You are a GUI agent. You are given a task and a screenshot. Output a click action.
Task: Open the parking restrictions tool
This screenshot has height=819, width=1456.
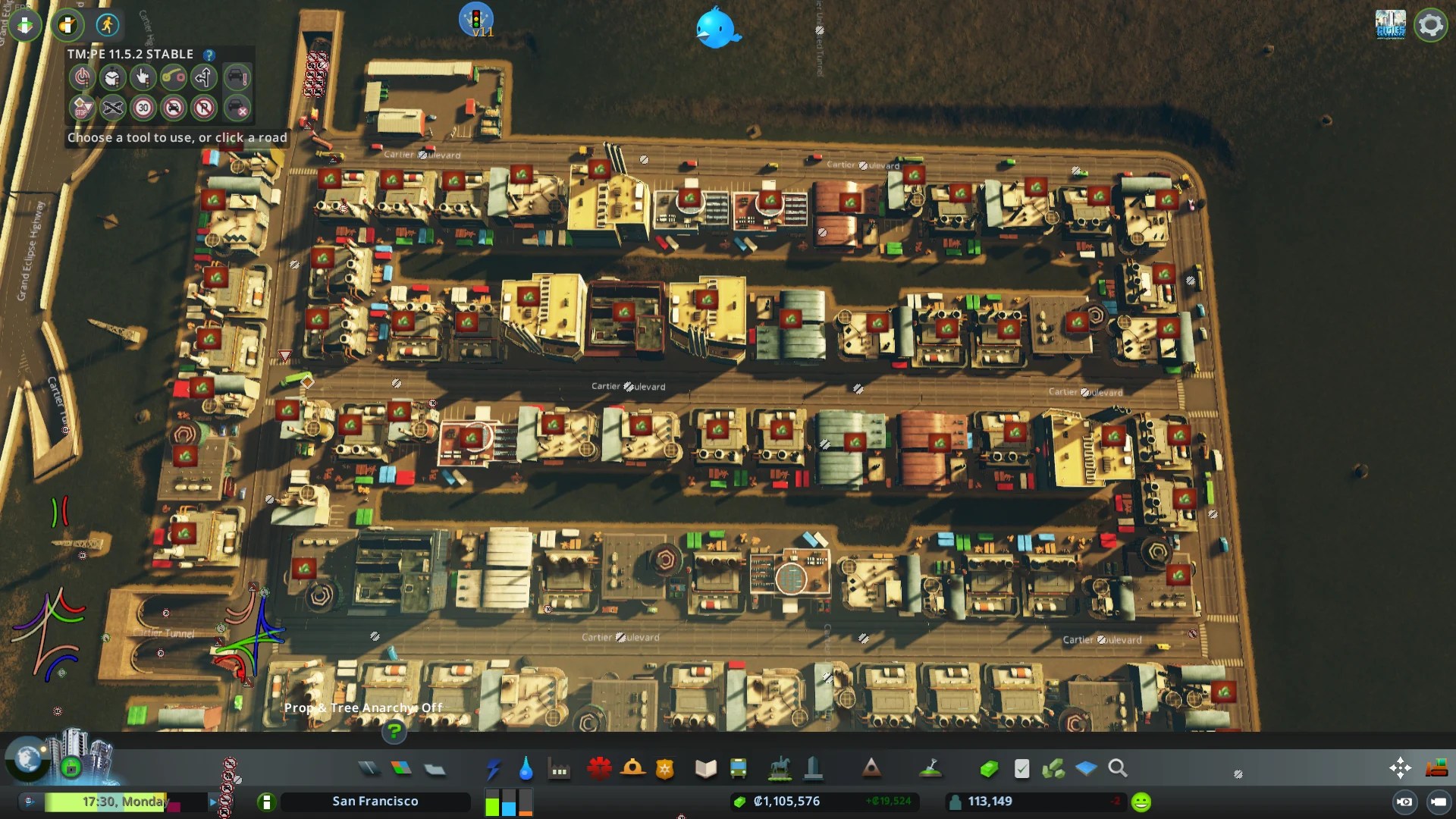click(204, 108)
